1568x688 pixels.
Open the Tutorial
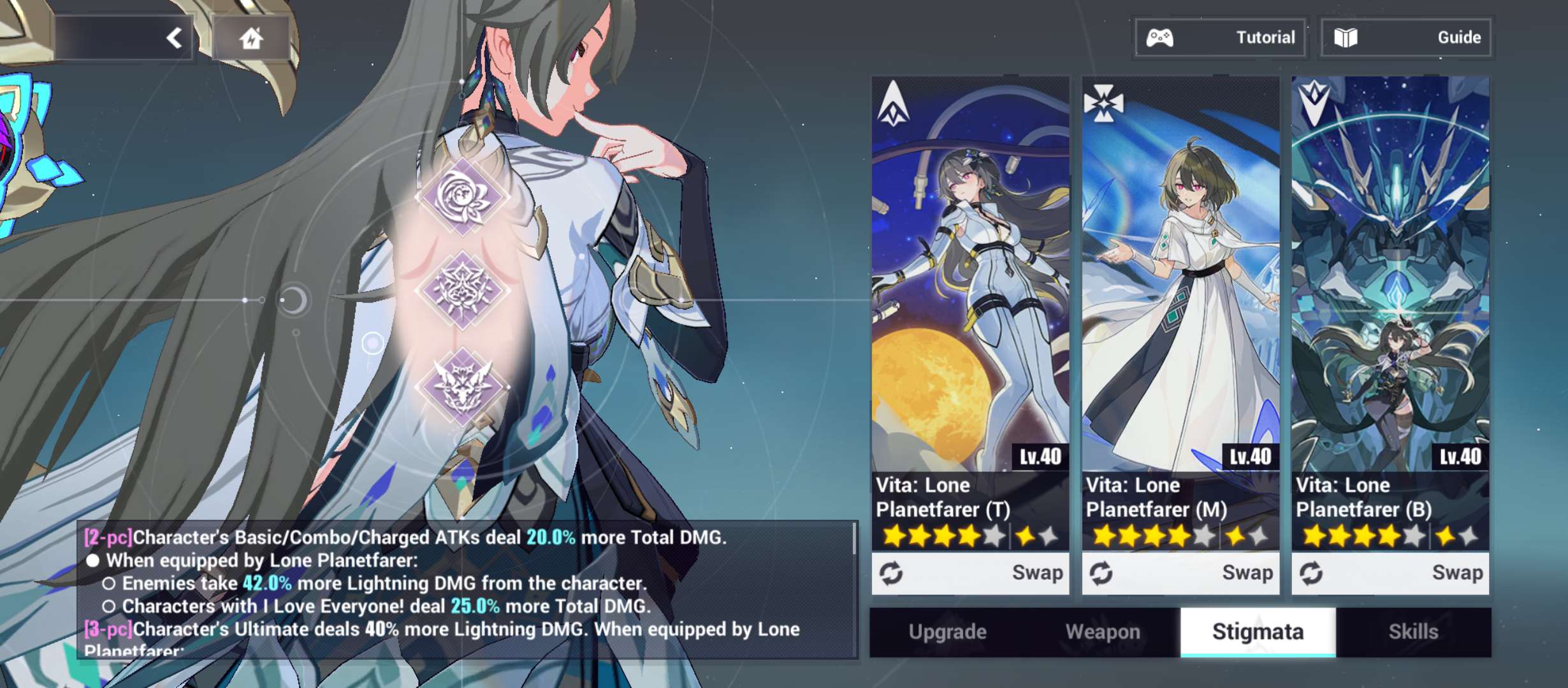pyautogui.click(x=1220, y=38)
